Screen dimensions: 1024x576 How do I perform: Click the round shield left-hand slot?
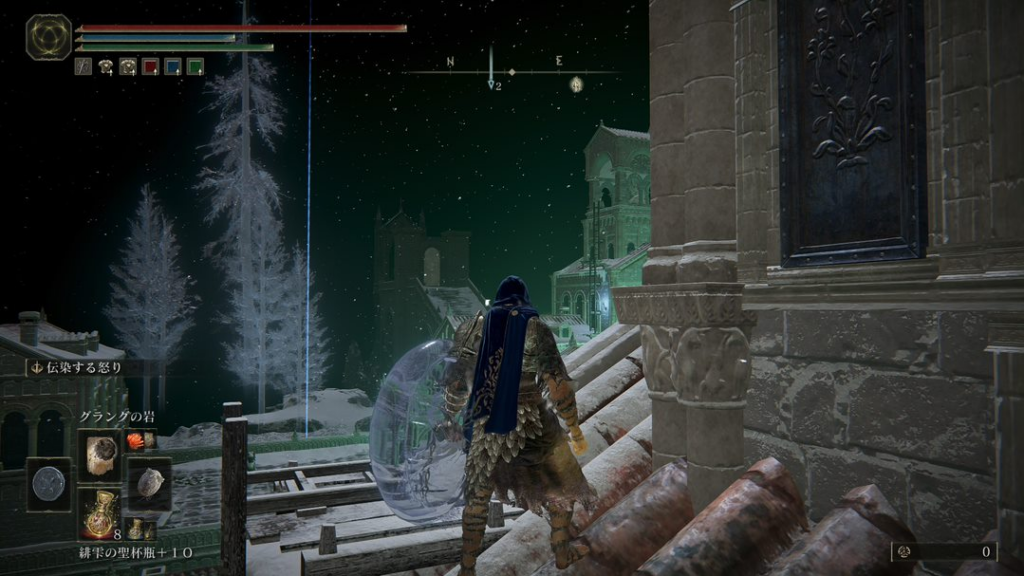point(48,484)
